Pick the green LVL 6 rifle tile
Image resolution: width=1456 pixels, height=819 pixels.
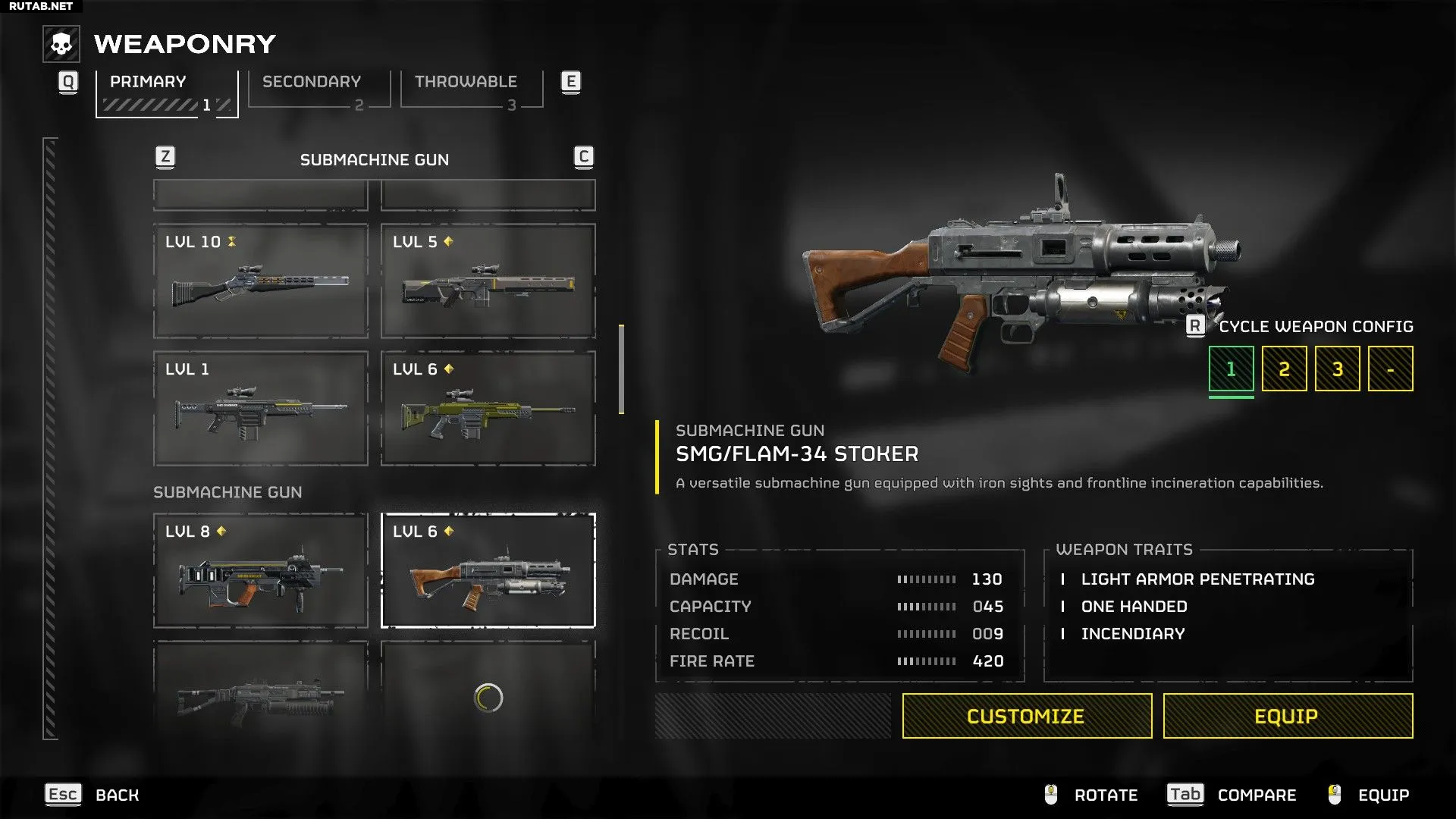point(488,408)
